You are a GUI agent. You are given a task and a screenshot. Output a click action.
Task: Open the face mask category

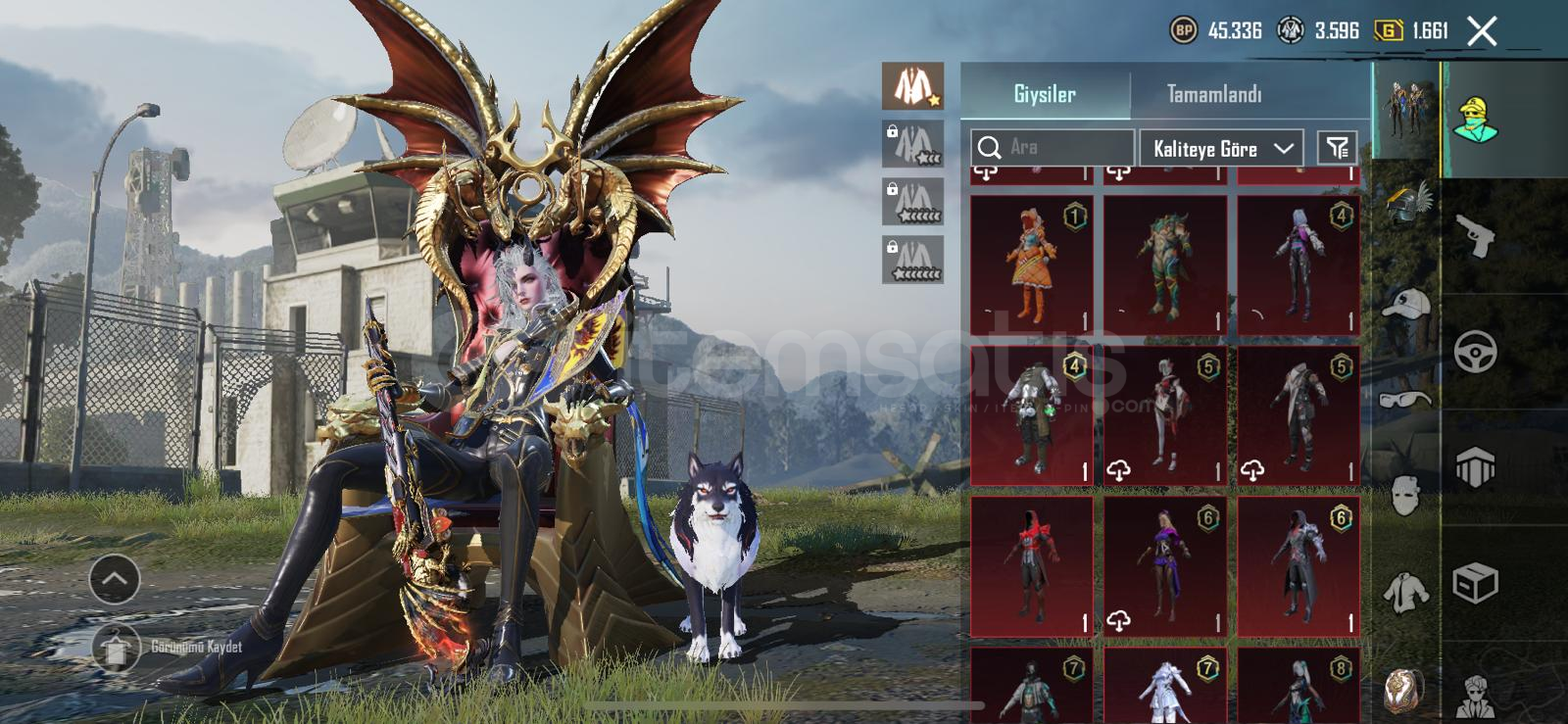tap(1406, 496)
